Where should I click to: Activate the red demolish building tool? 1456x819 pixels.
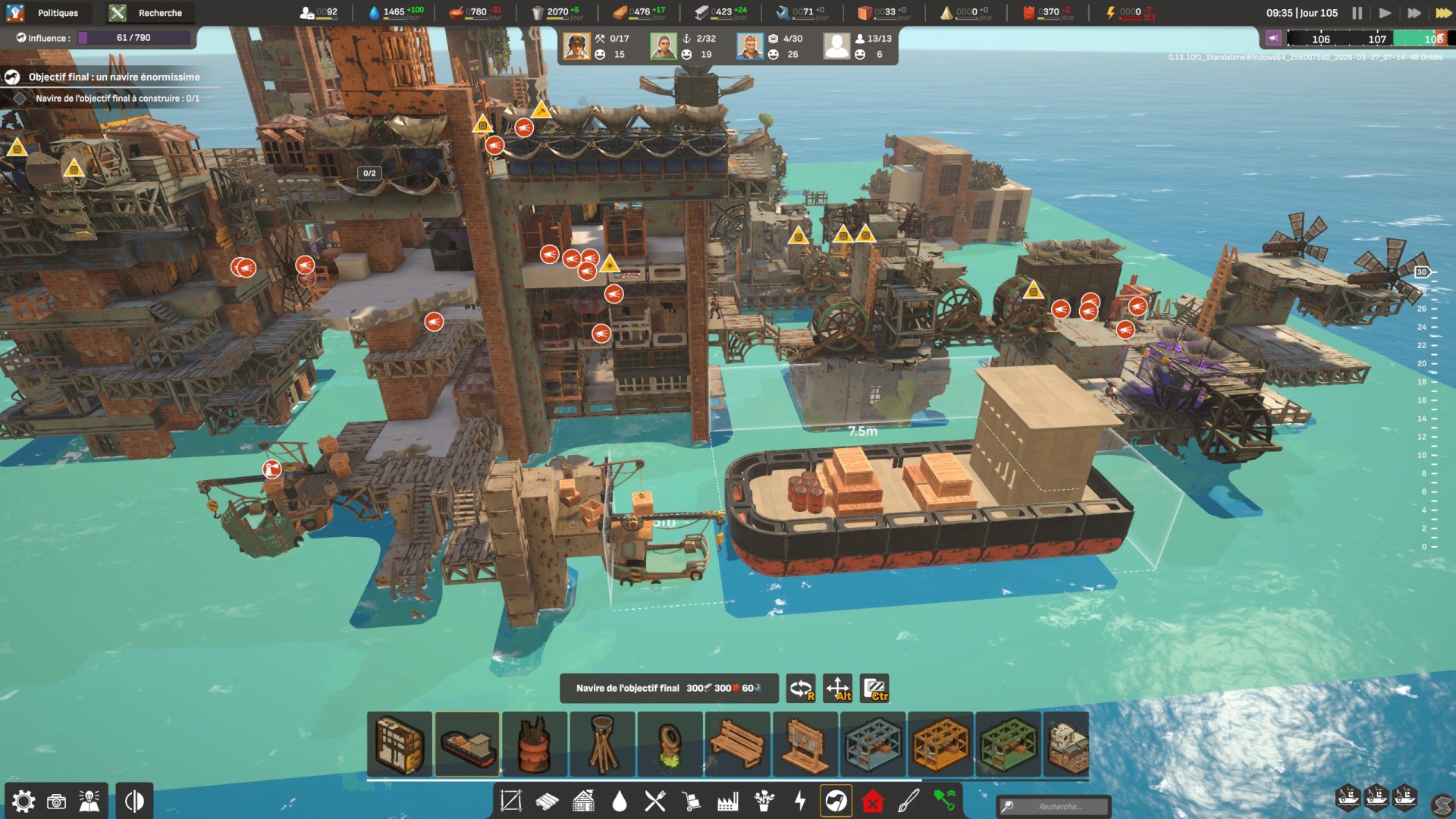coord(873,801)
